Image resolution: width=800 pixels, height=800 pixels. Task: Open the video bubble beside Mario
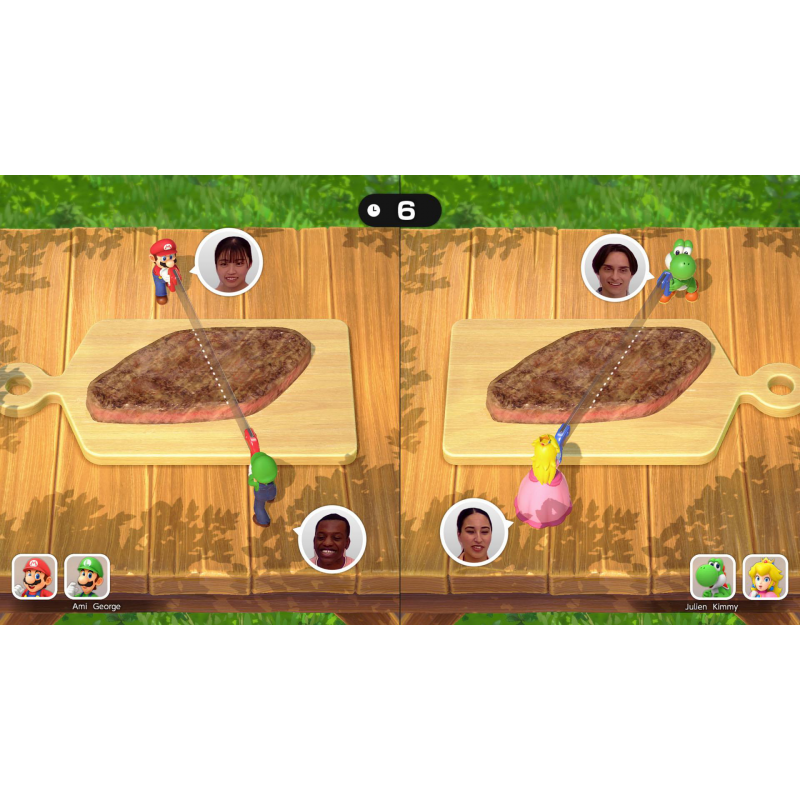click(x=229, y=263)
